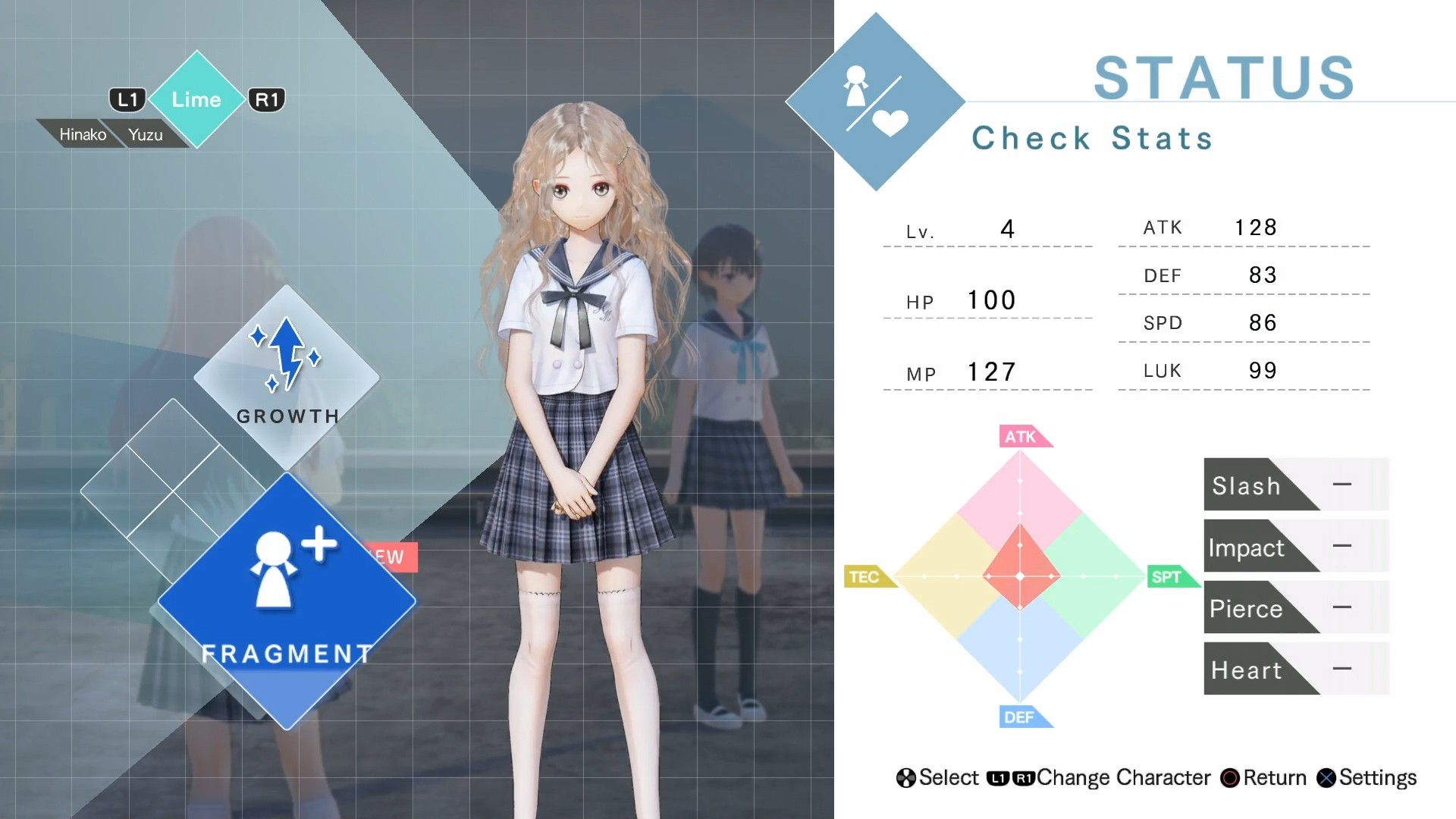Toggle the Heart fragment slot

tap(1295, 669)
